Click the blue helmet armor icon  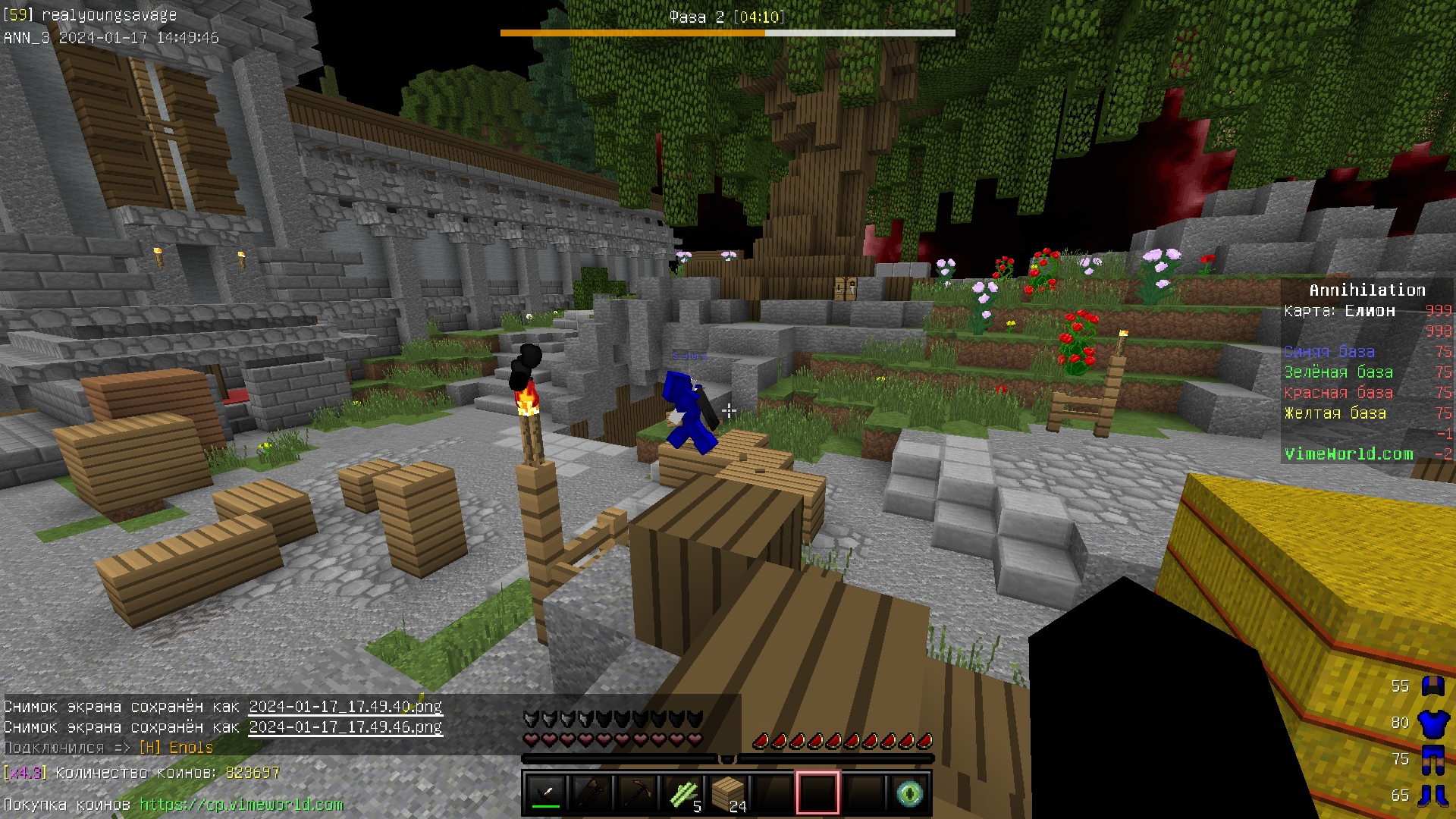pyautogui.click(x=1432, y=686)
